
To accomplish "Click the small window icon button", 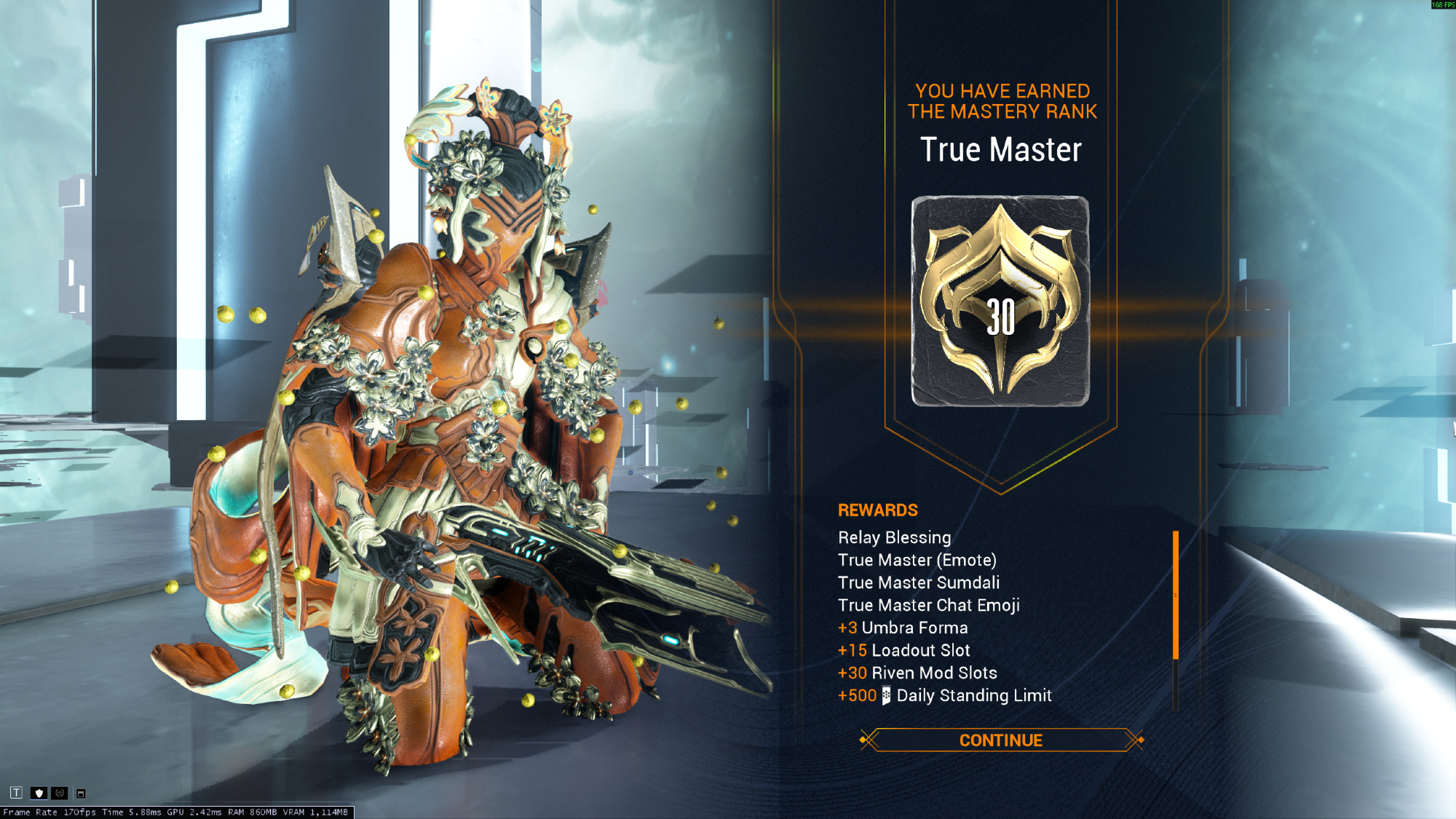I will point(81,794).
